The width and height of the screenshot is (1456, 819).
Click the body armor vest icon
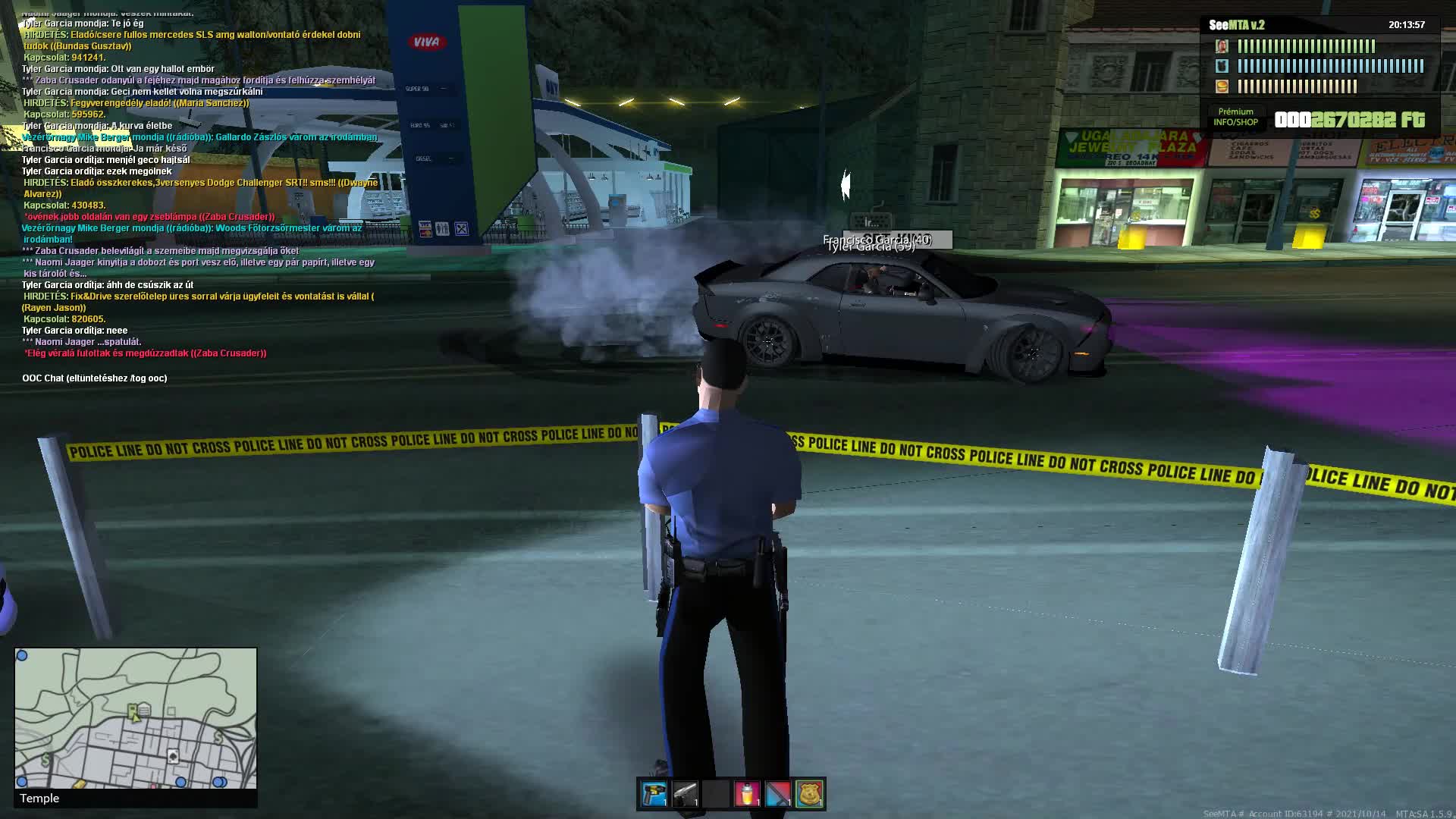(1222, 66)
